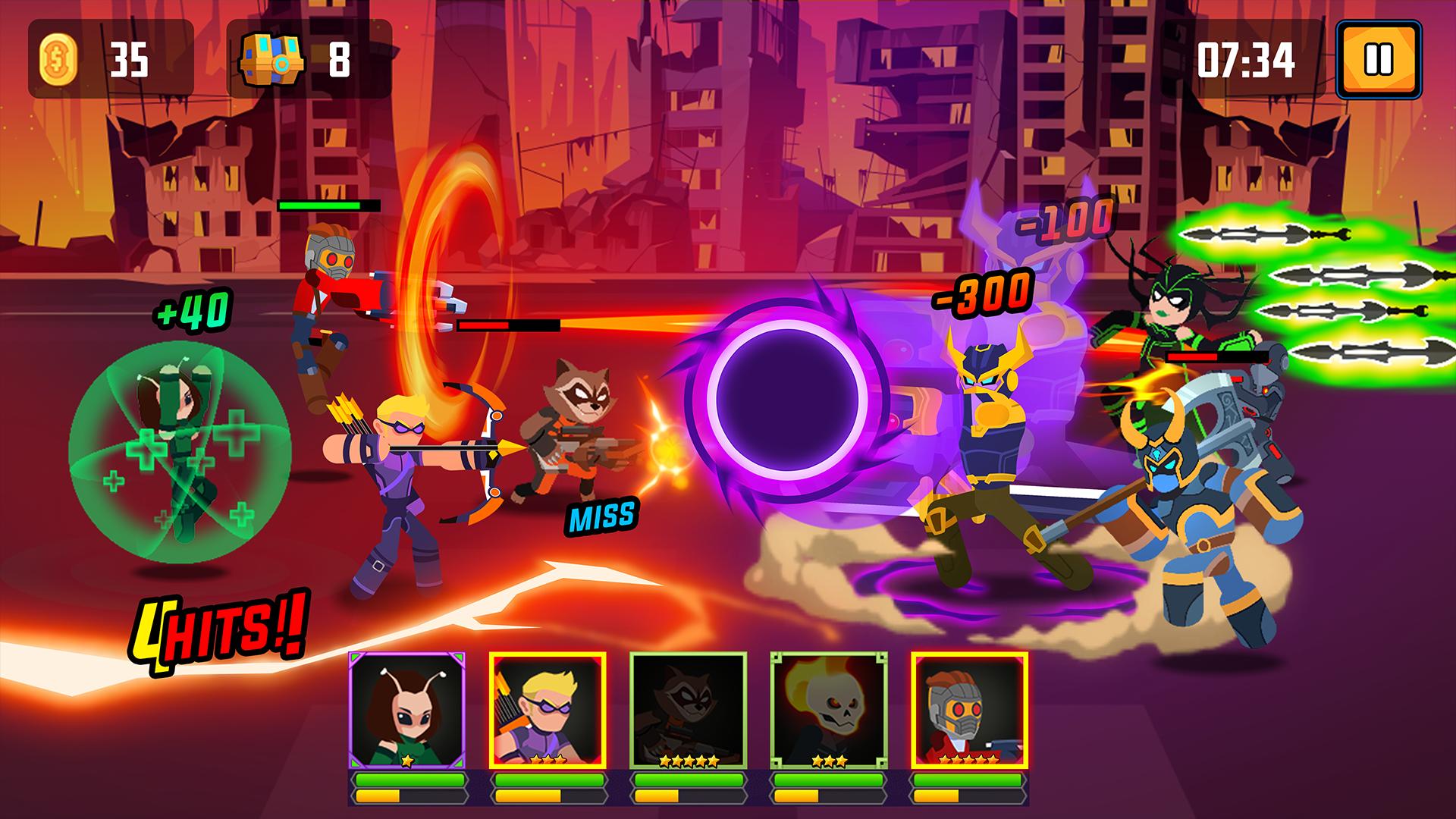Select the Star-Lord masked hero card

coord(969,710)
